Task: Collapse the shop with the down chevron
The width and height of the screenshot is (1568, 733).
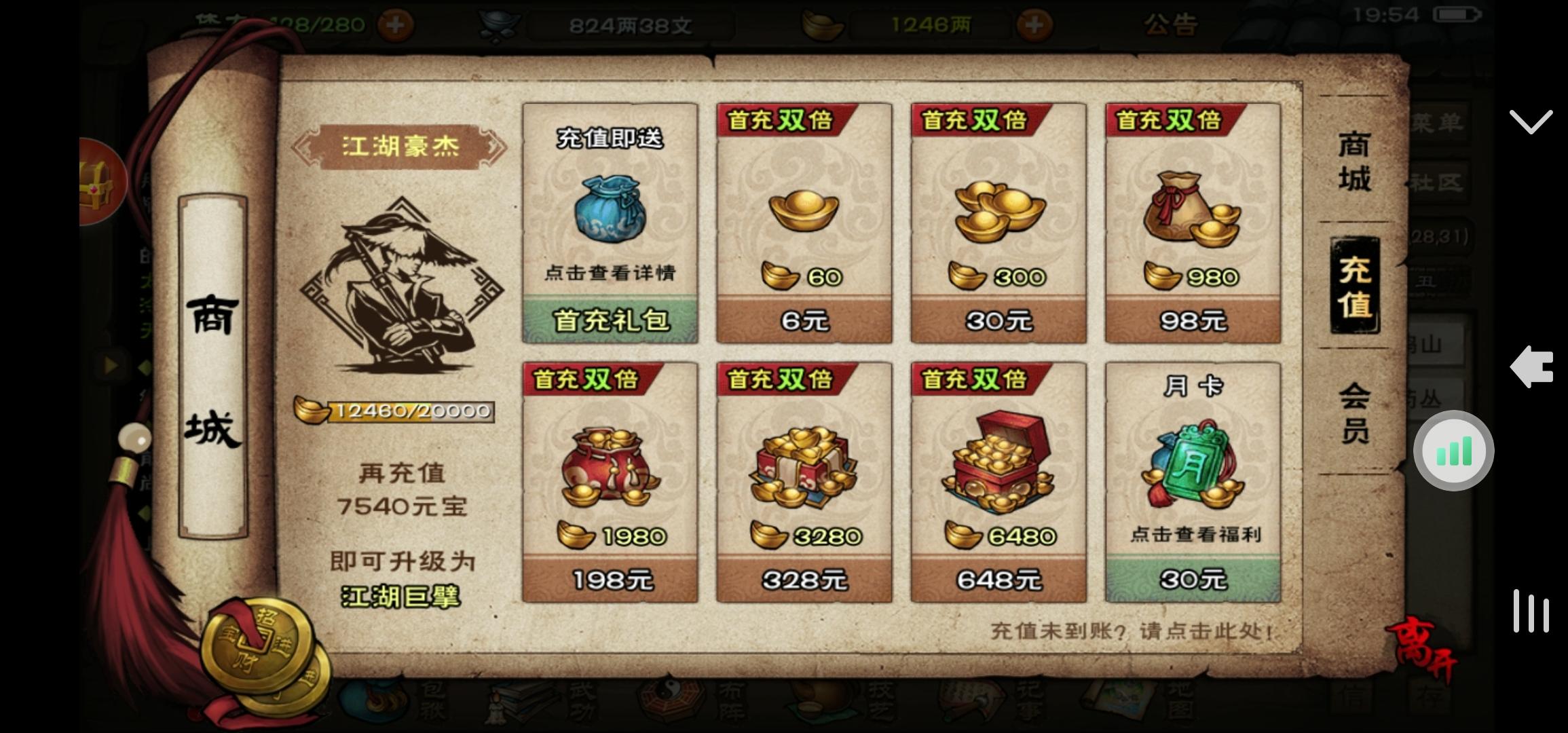Action: point(1532,121)
